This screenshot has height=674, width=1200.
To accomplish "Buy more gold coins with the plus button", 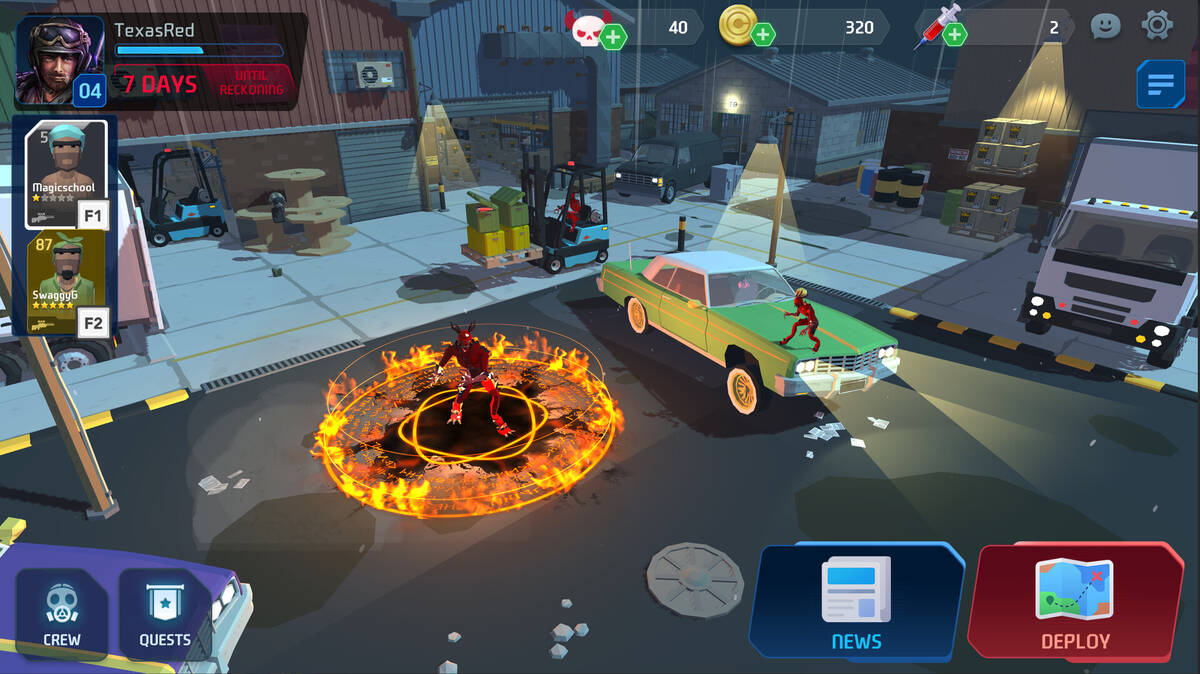I will pos(763,35).
